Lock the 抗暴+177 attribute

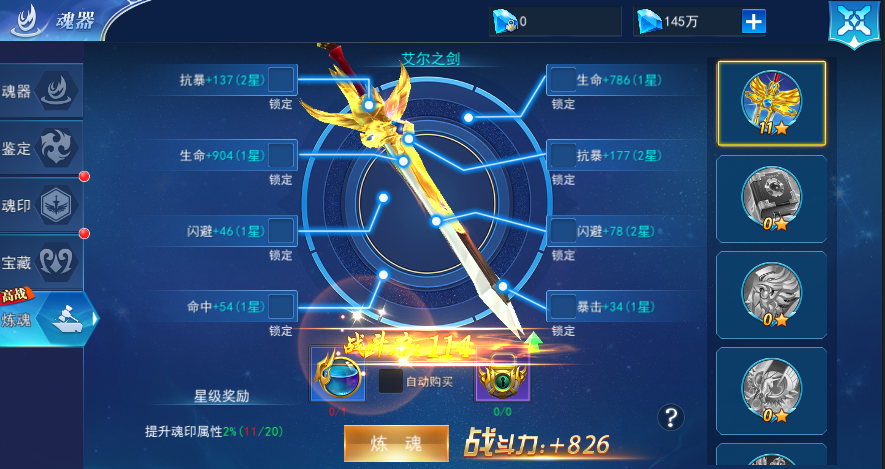click(x=562, y=155)
